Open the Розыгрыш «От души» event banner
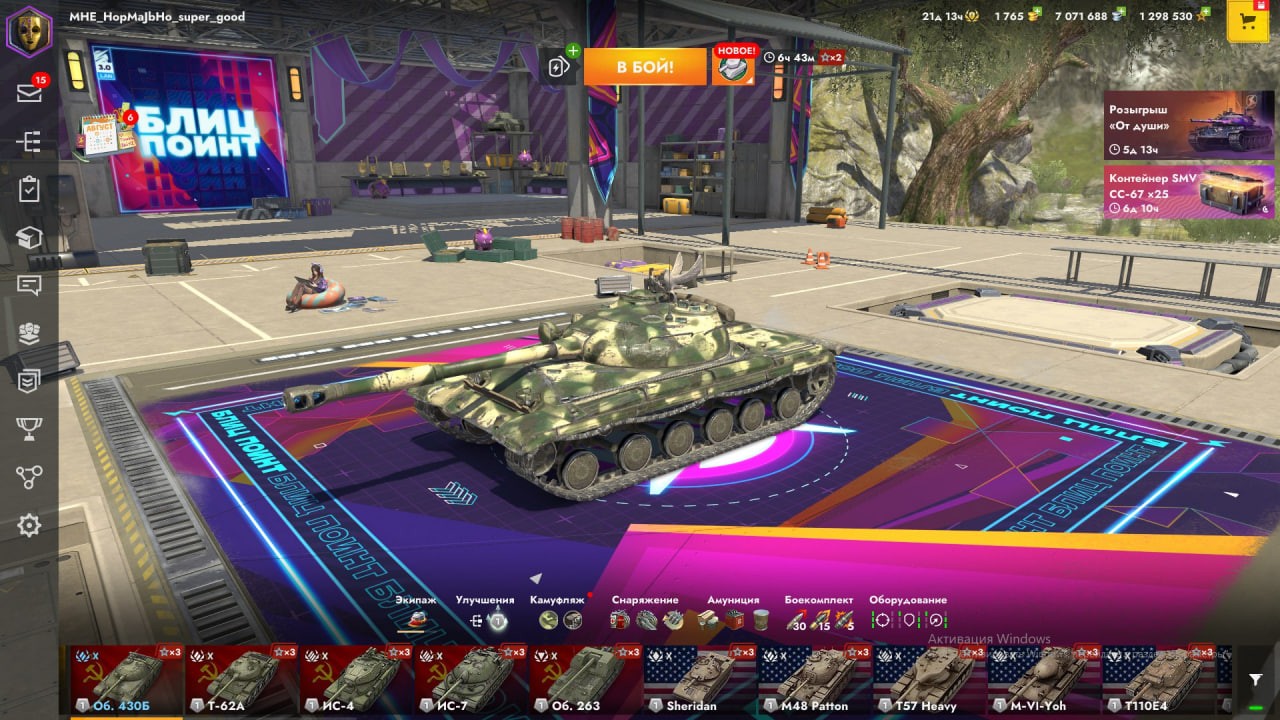1280x720 pixels. tap(1188, 125)
